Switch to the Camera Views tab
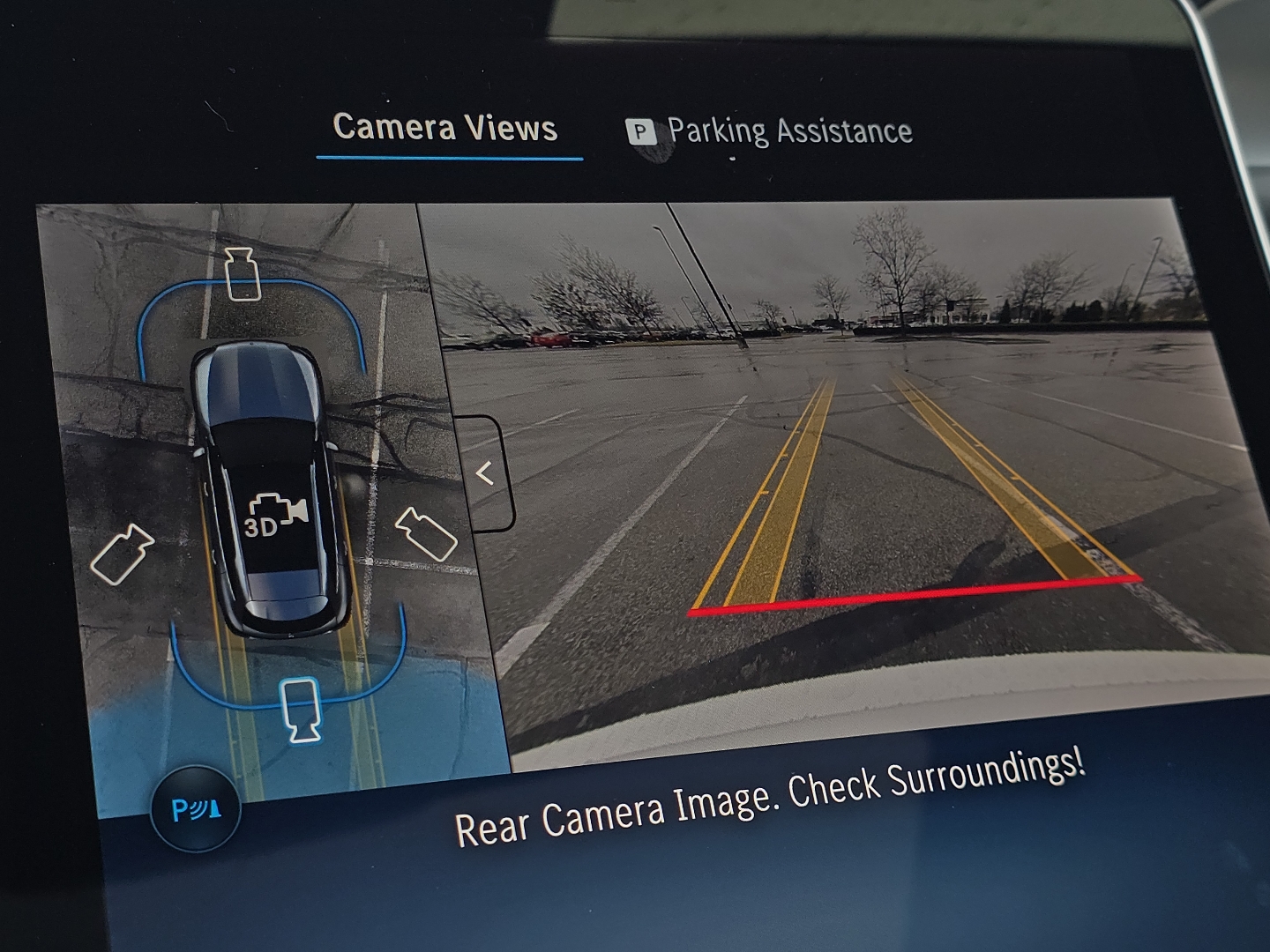The image size is (1270, 952). click(445, 129)
